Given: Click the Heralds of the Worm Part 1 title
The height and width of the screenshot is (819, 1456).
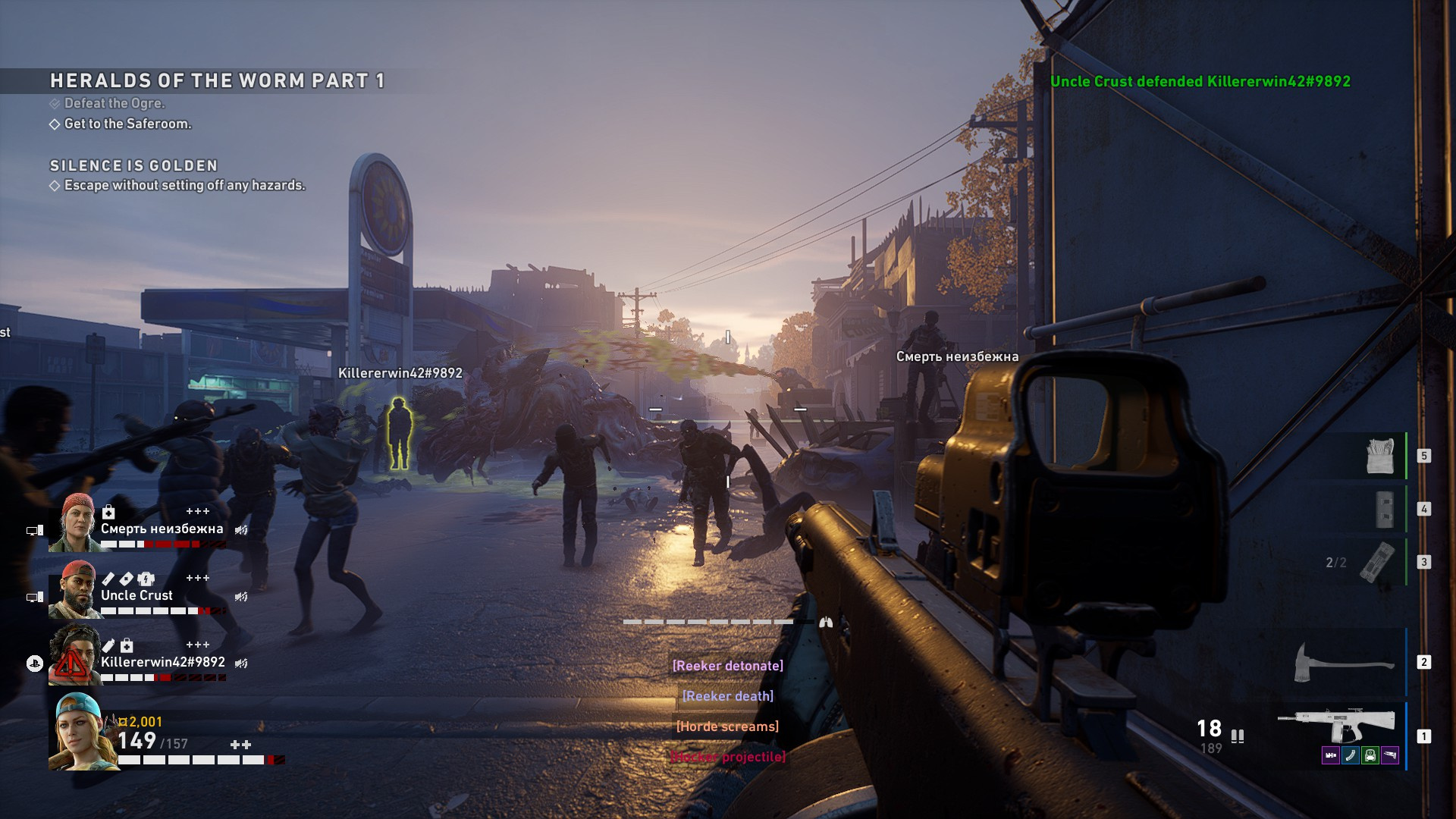Looking at the screenshot, I should point(217,80).
